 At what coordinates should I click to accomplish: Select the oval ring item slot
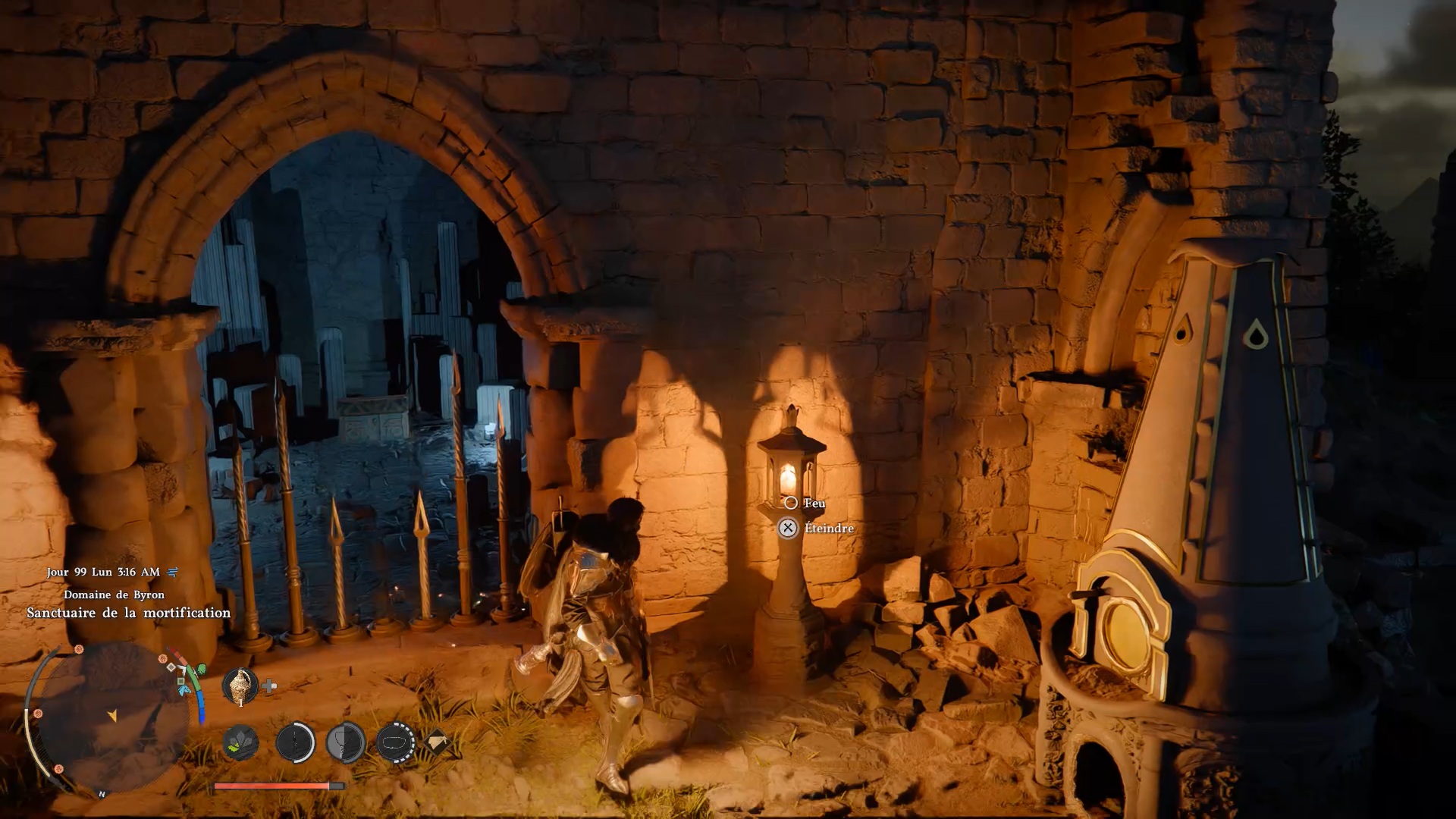coord(395,742)
